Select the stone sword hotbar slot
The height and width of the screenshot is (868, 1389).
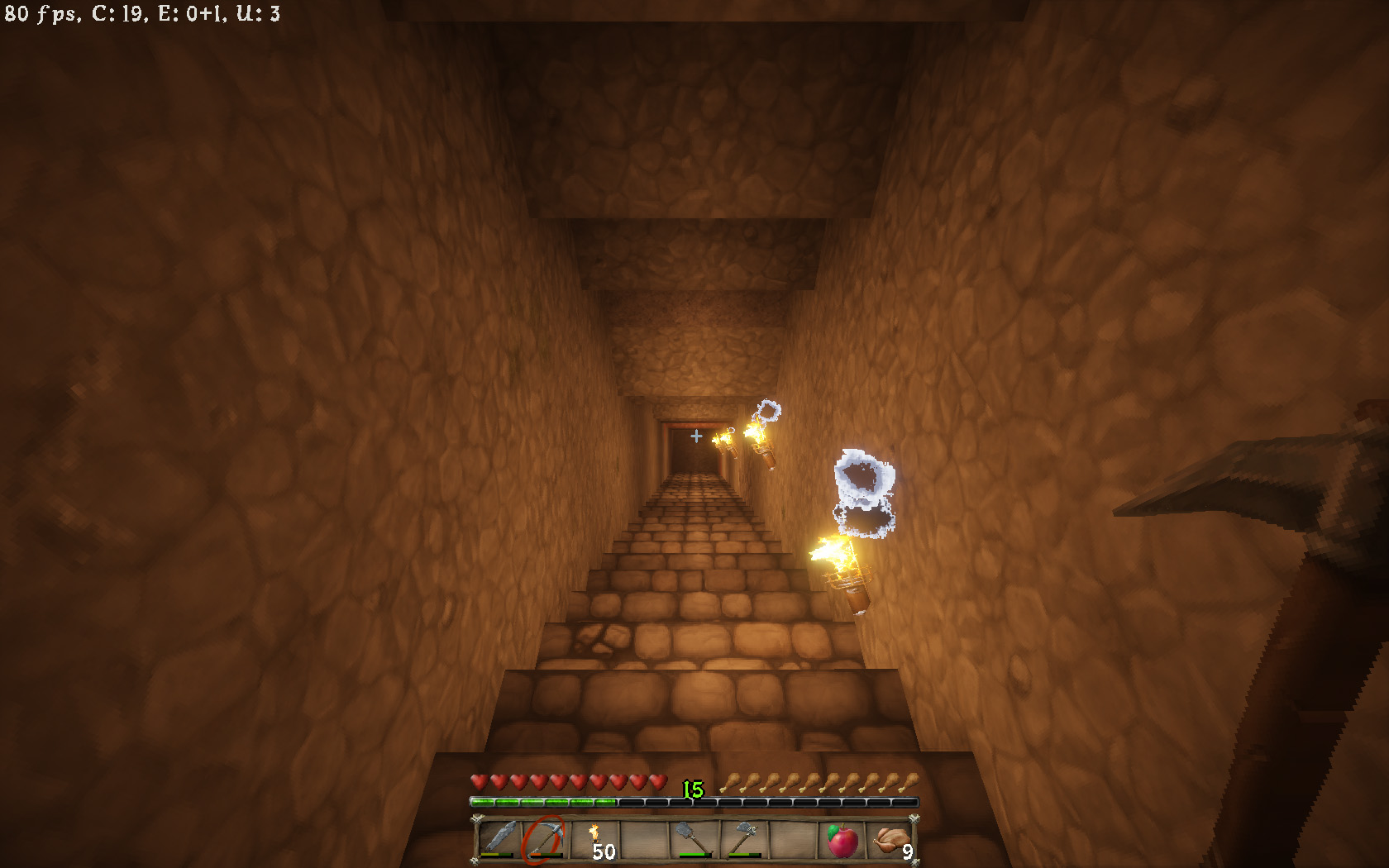point(499,838)
